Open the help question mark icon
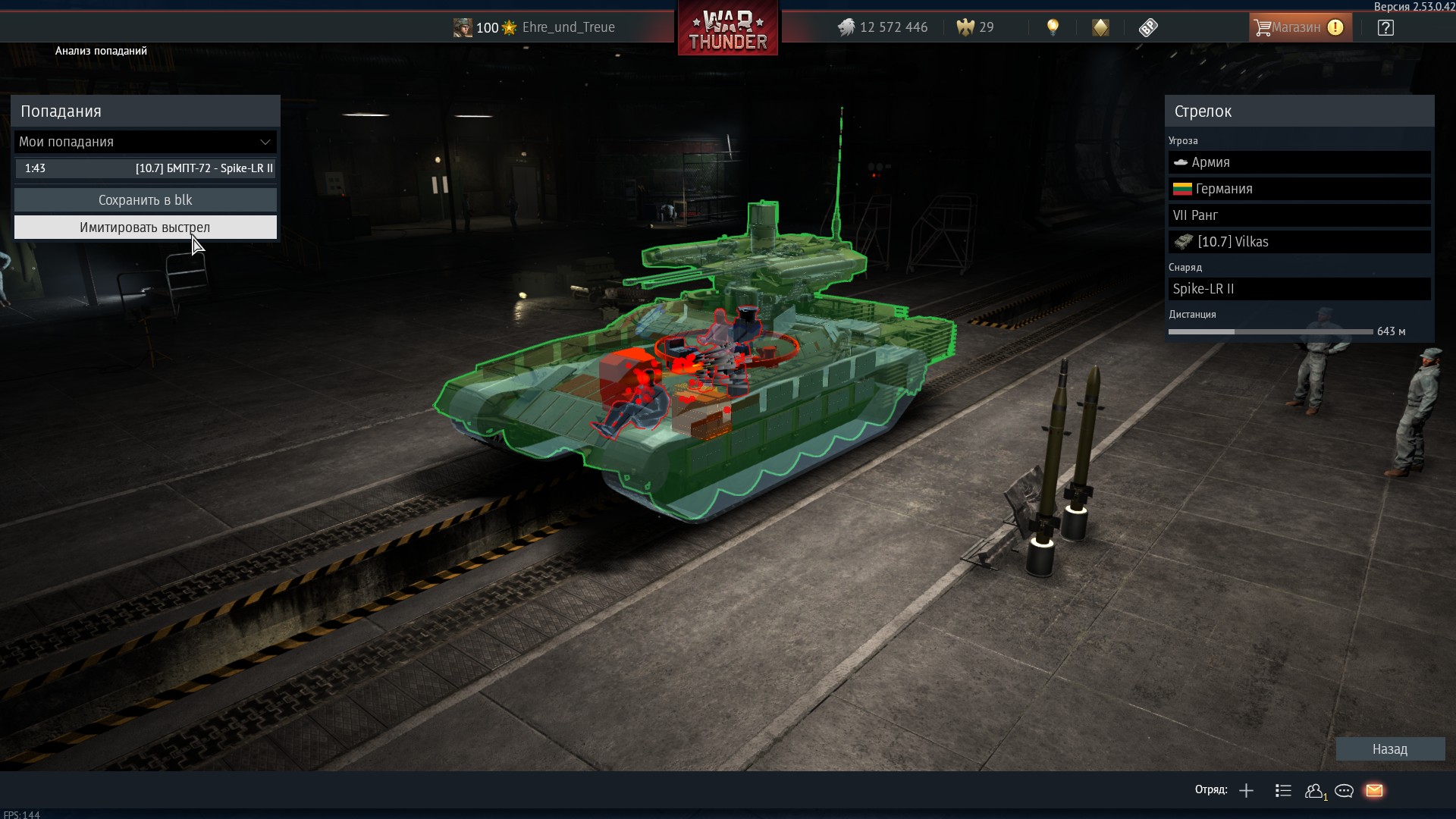 coord(1385,28)
